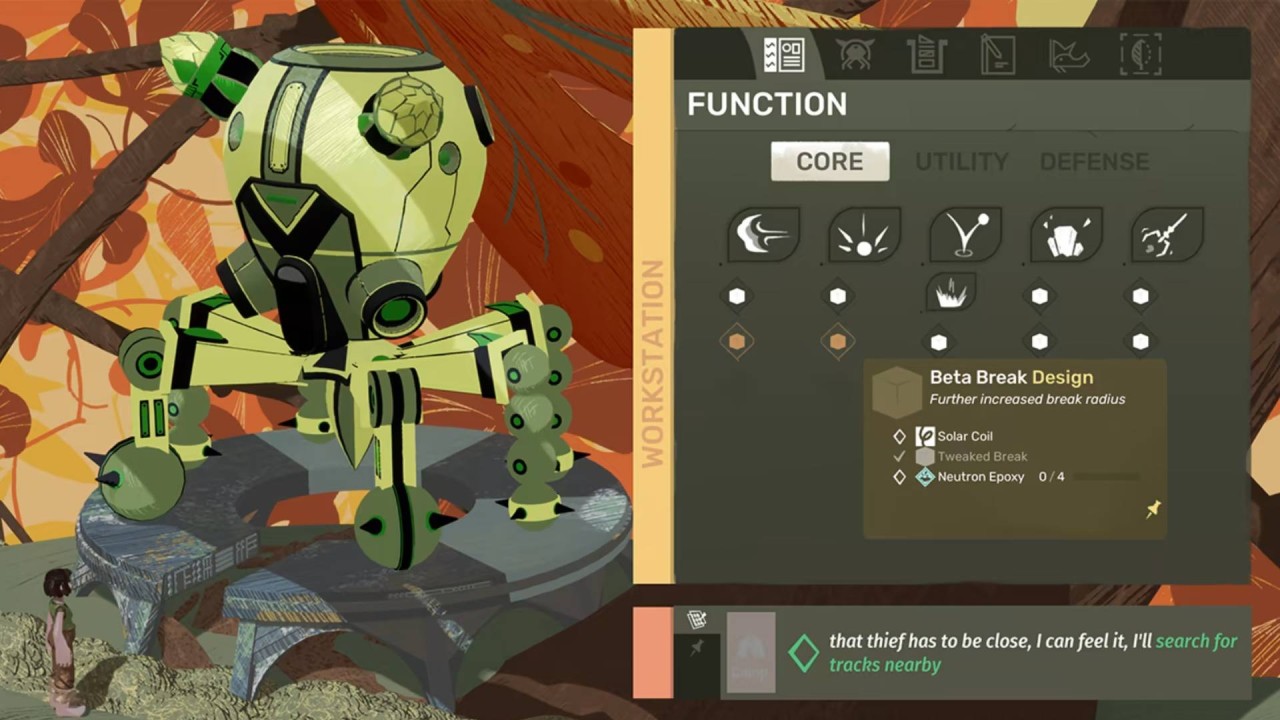Screen dimensions: 1280x720
Task: Select the wind dash ability icon
Action: [x=763, y=235]
